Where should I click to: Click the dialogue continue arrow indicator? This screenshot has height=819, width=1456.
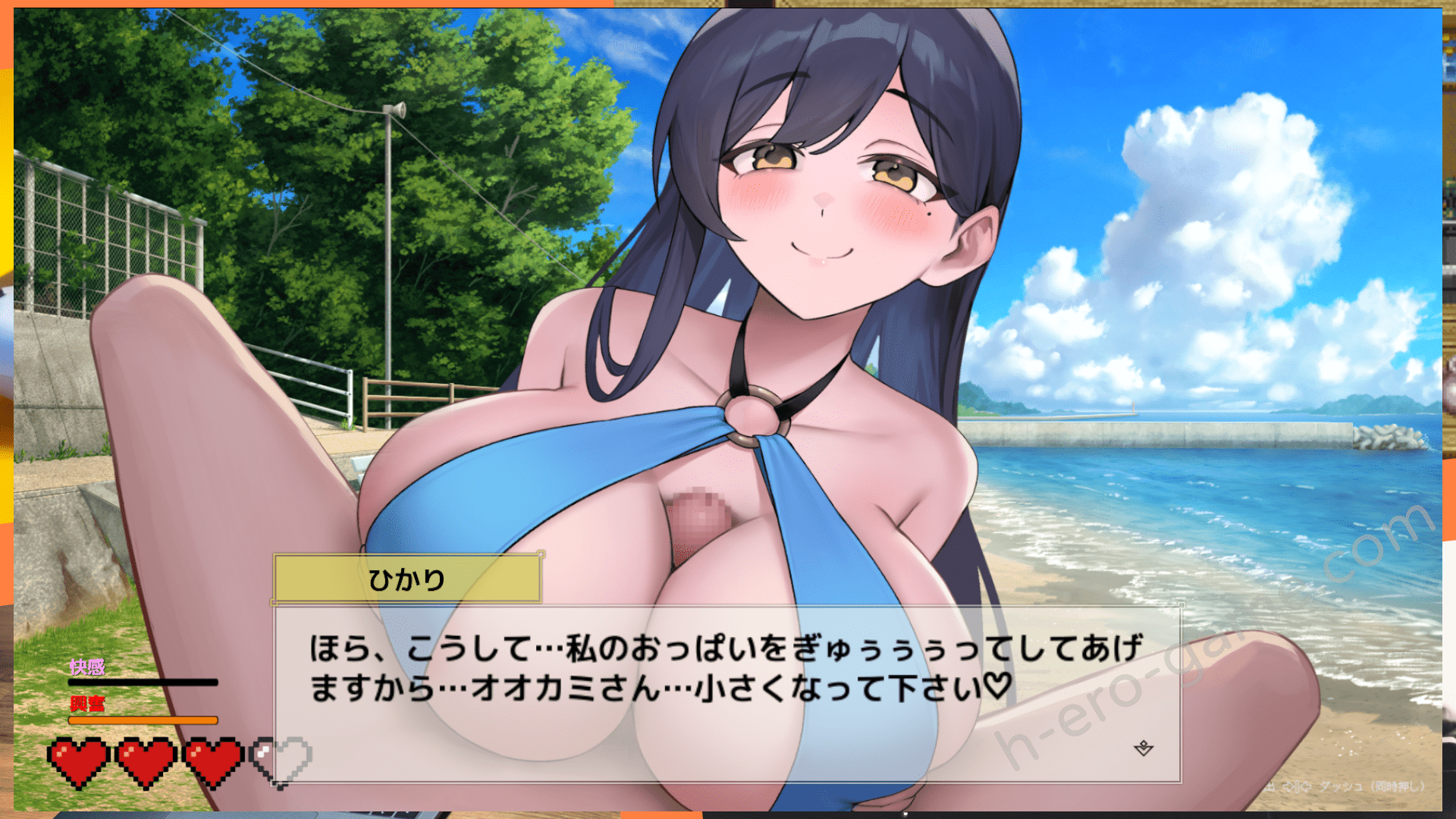coord(1144,749)
